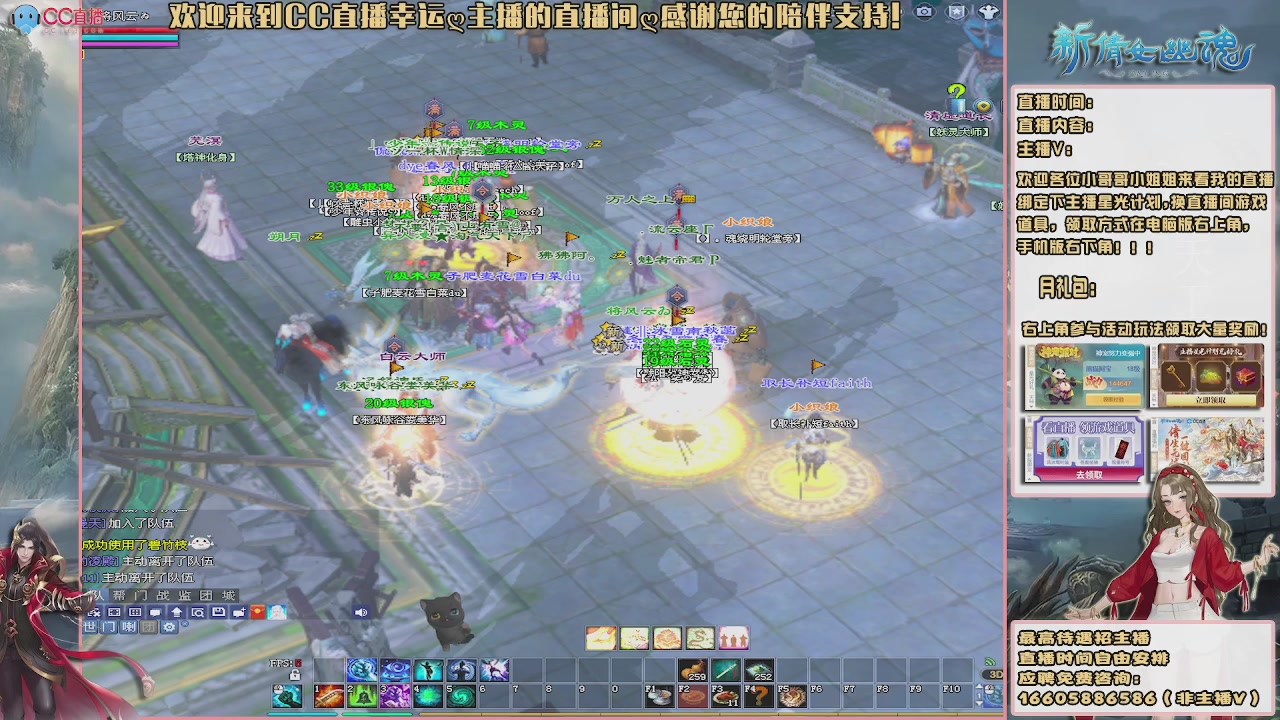Switch to the 世 world chat channel
Image resolution: width=1280 pixels, height=720 pixels.
[x=91, y=627]
